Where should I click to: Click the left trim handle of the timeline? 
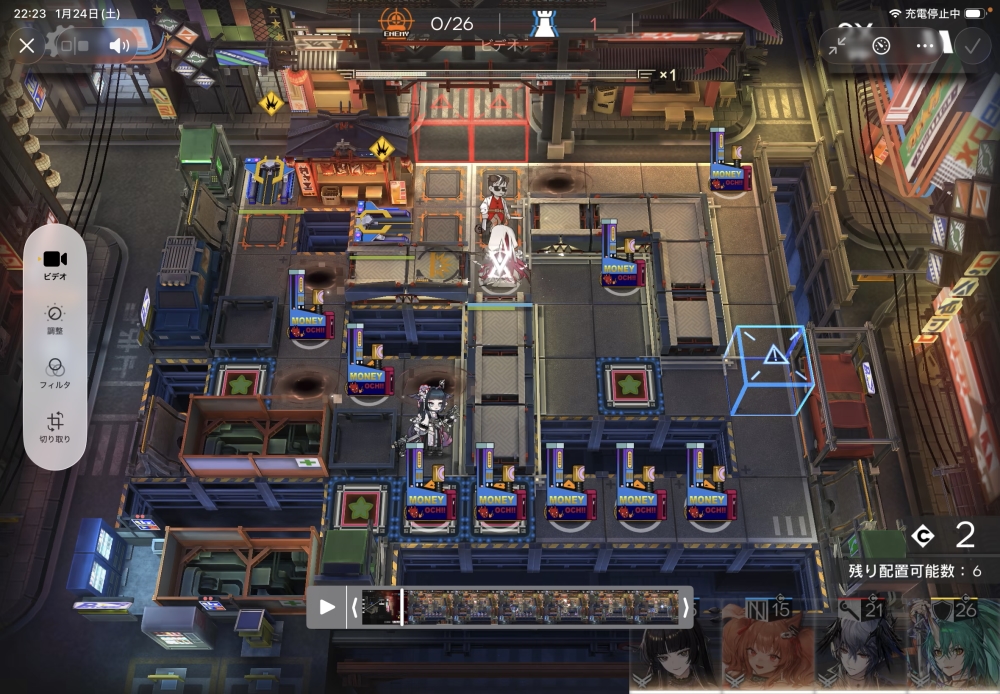(x=353, y=606)
